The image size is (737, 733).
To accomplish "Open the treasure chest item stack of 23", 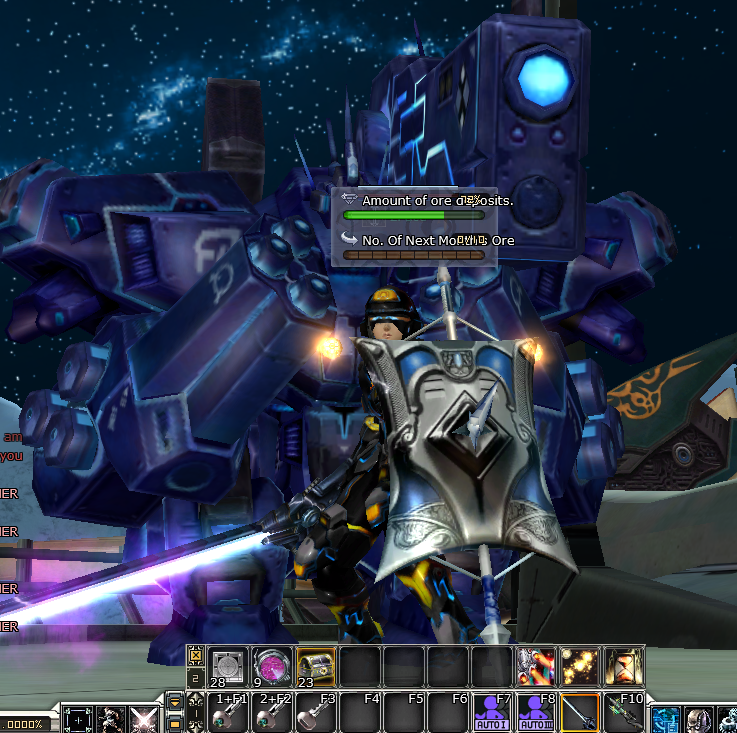I will click(315, 666).
